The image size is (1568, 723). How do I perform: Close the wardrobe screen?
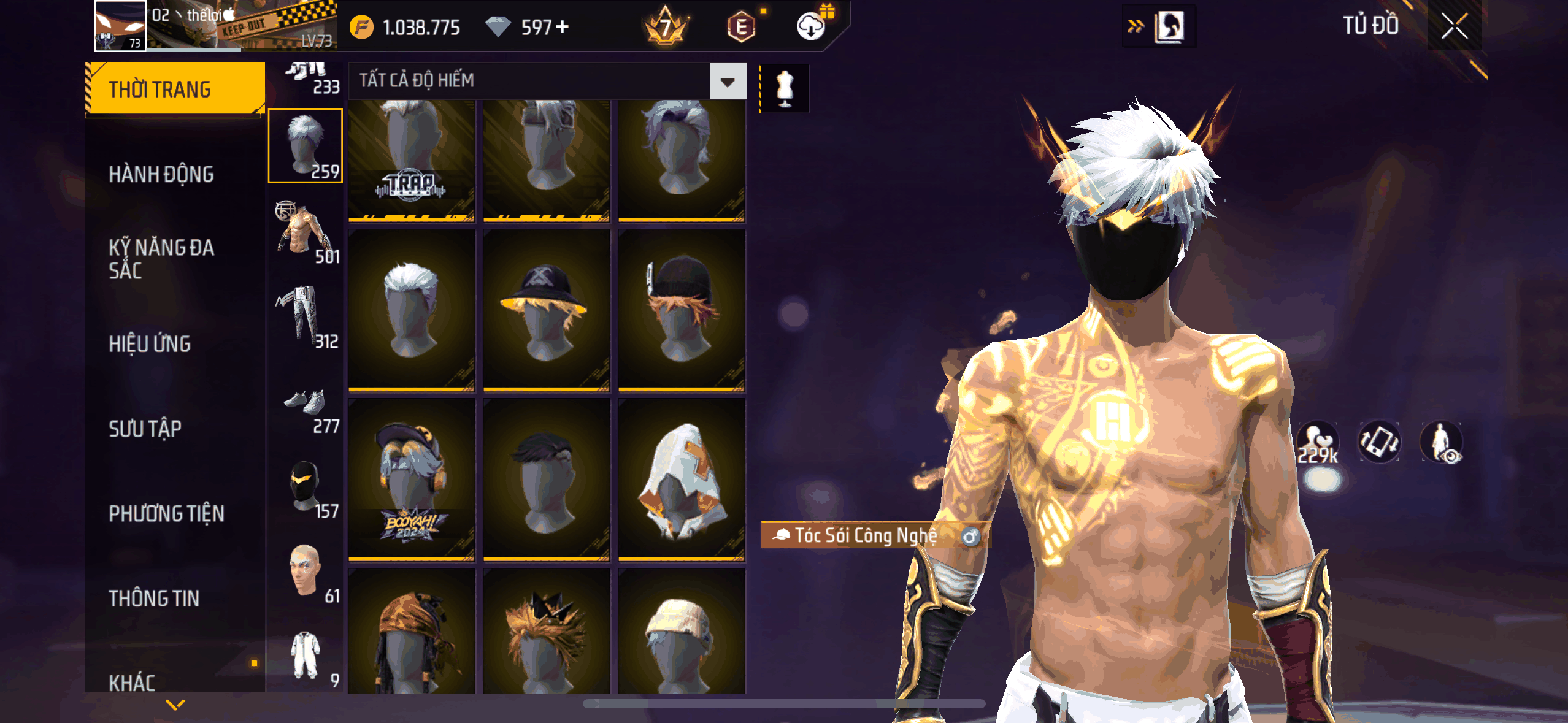coord(1454,26)
